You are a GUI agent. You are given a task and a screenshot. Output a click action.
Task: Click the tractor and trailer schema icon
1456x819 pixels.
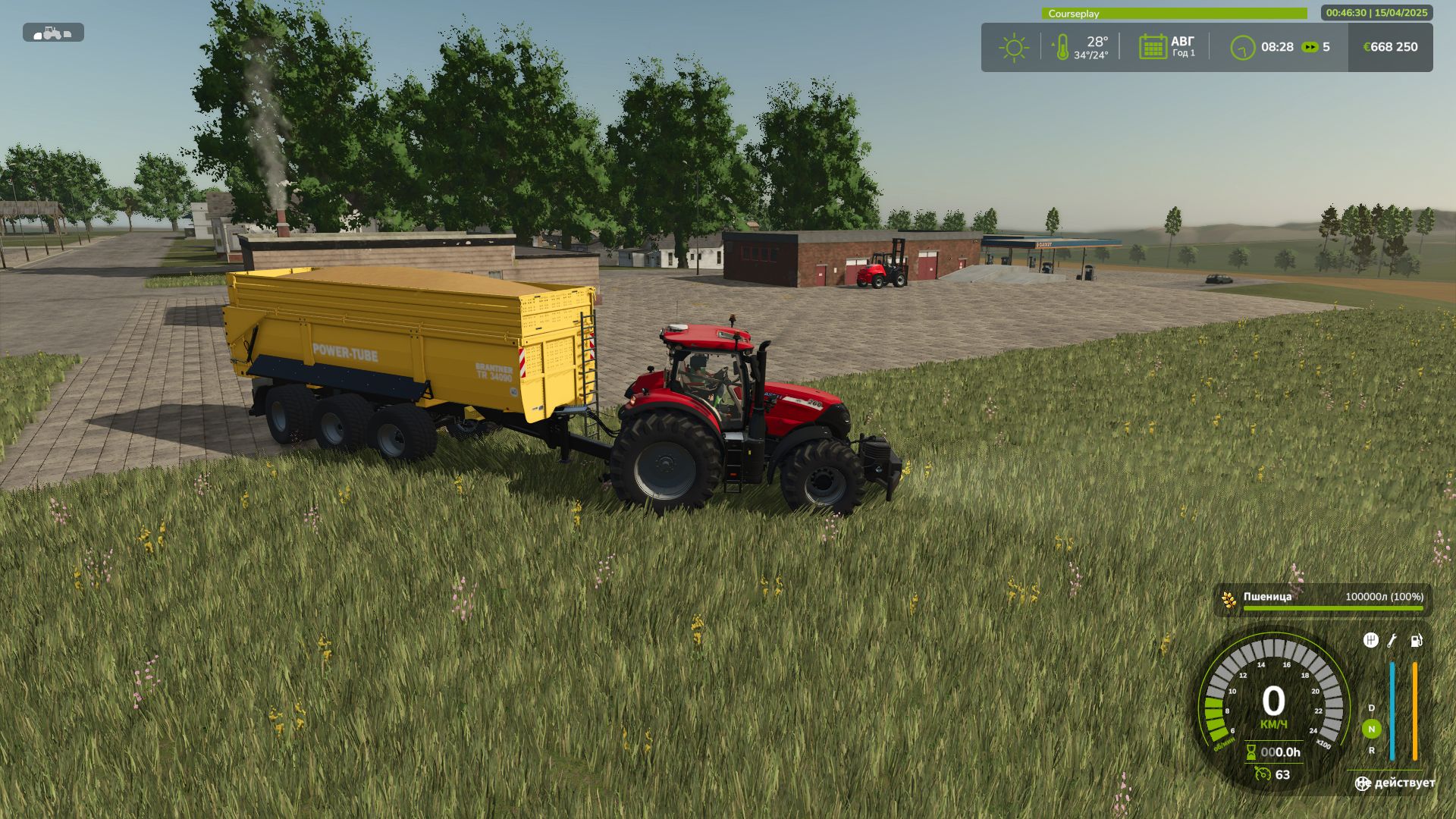[53, 33]
